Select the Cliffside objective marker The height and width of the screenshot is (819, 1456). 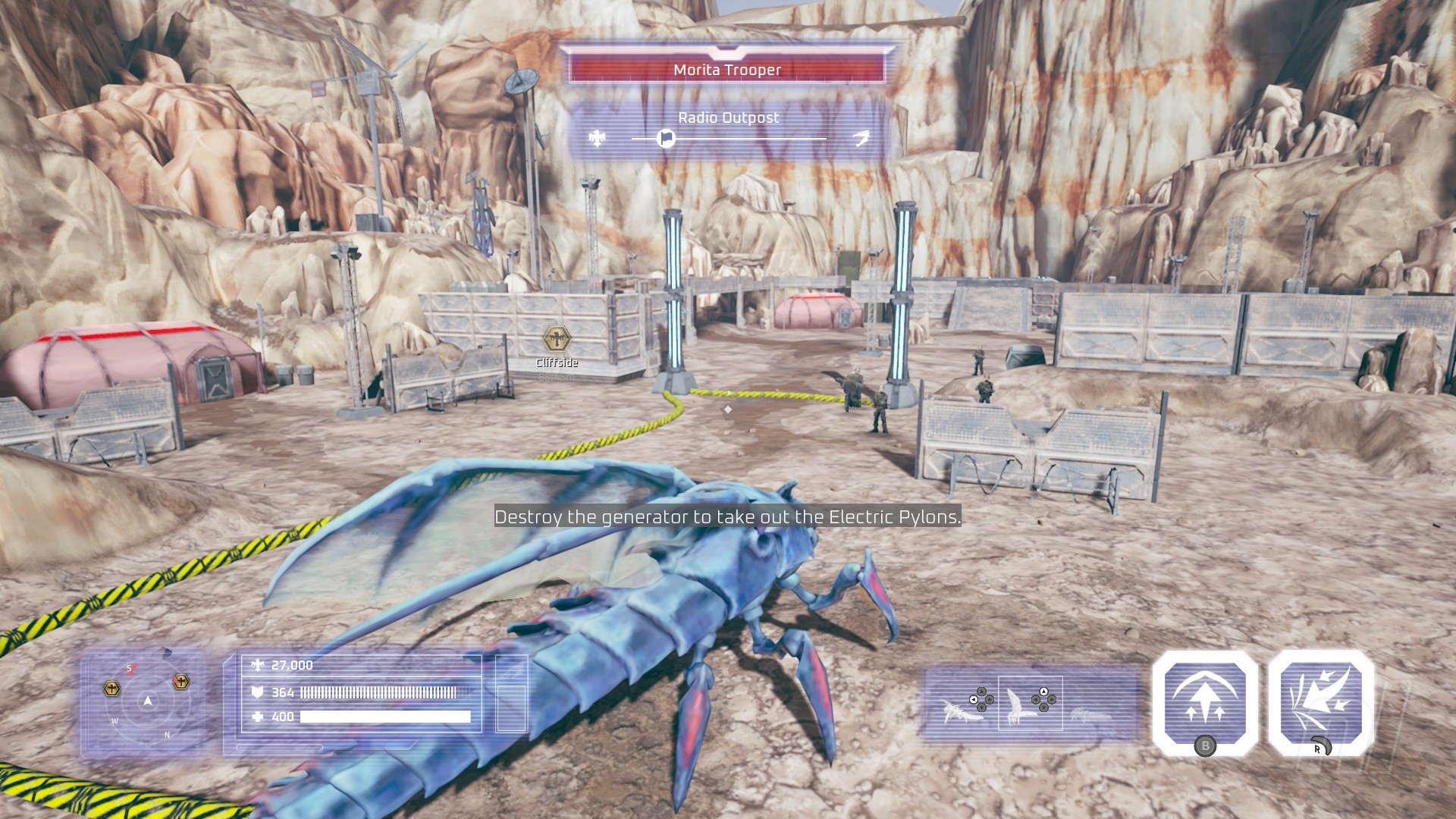(x=557, y=339)
